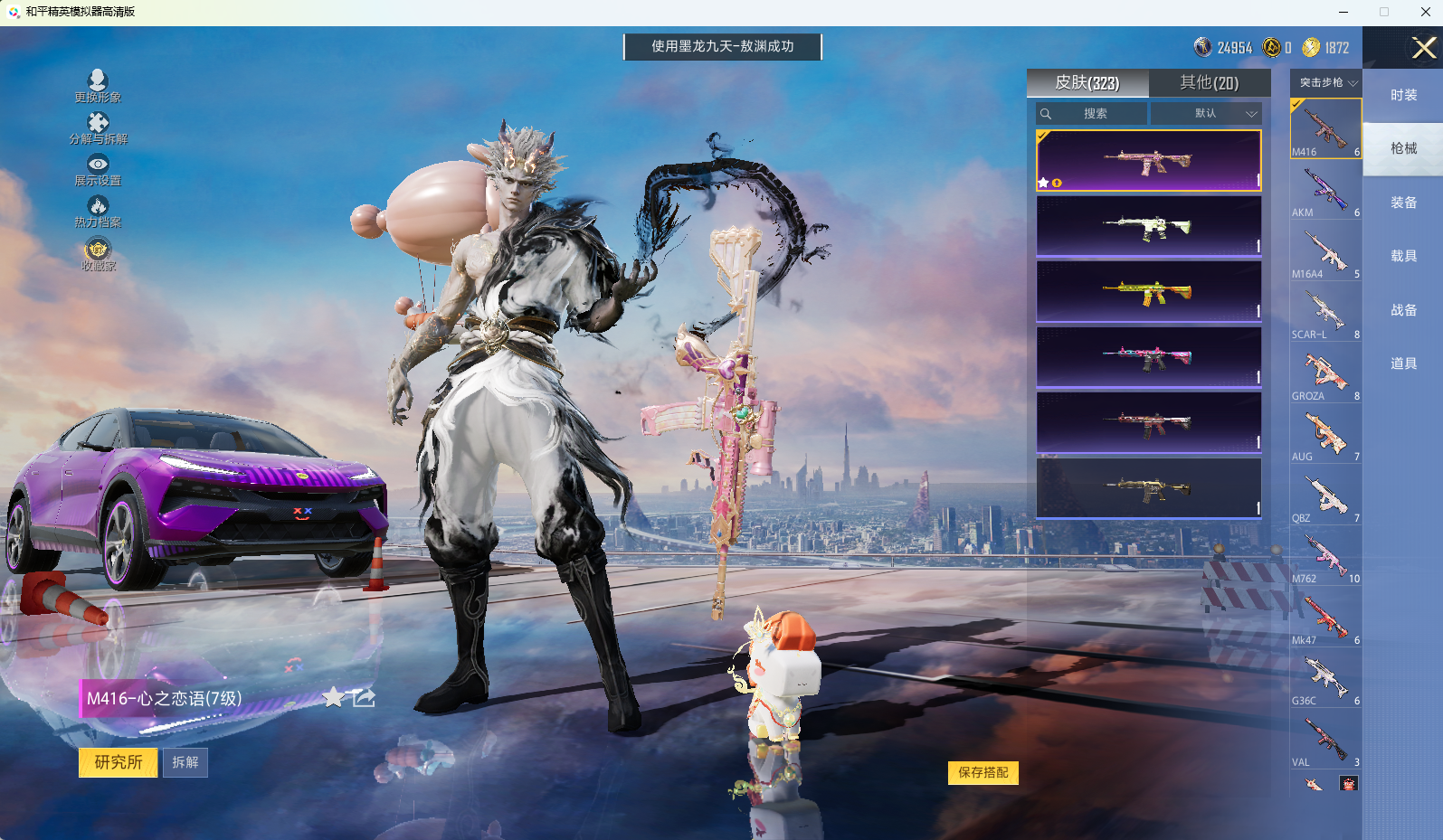Viewport: 1443px width, 840px height.
Task: Choose the yellow M416 skin
Action: (1148, 292)
